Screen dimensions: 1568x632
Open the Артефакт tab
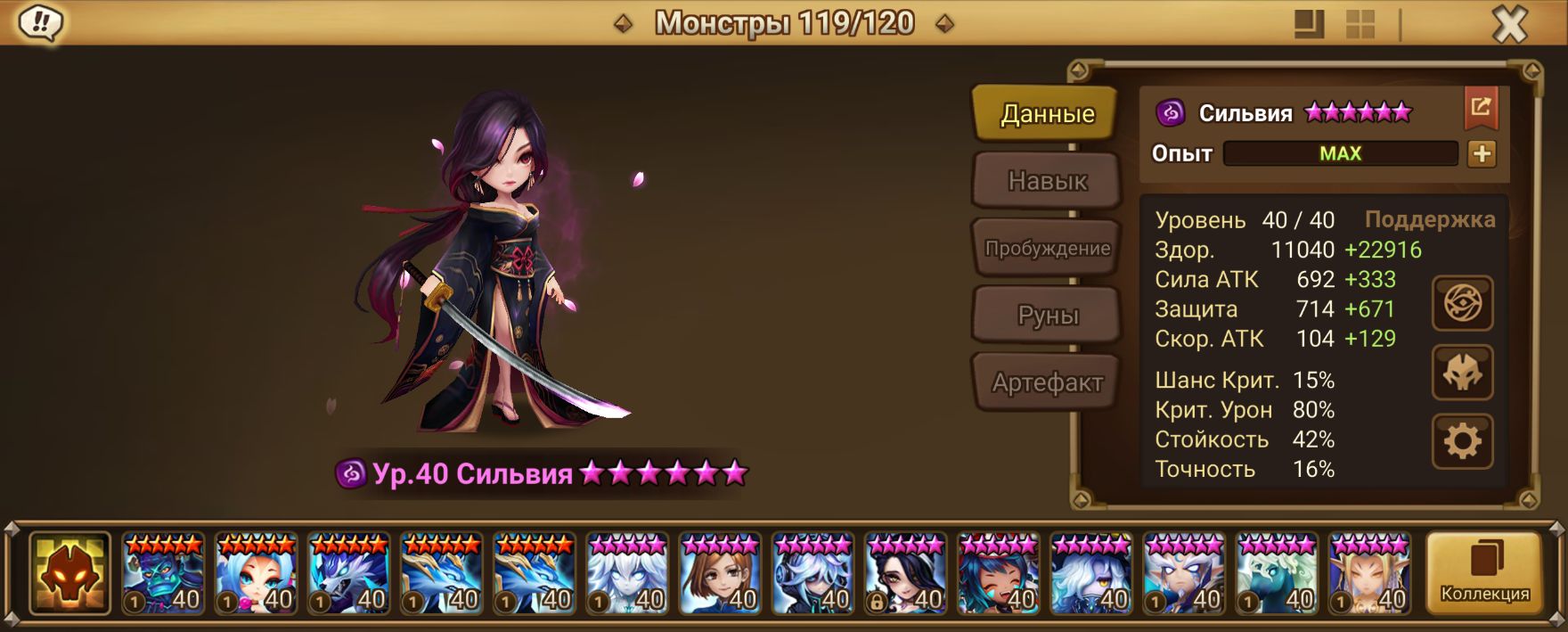(1047, 382)
